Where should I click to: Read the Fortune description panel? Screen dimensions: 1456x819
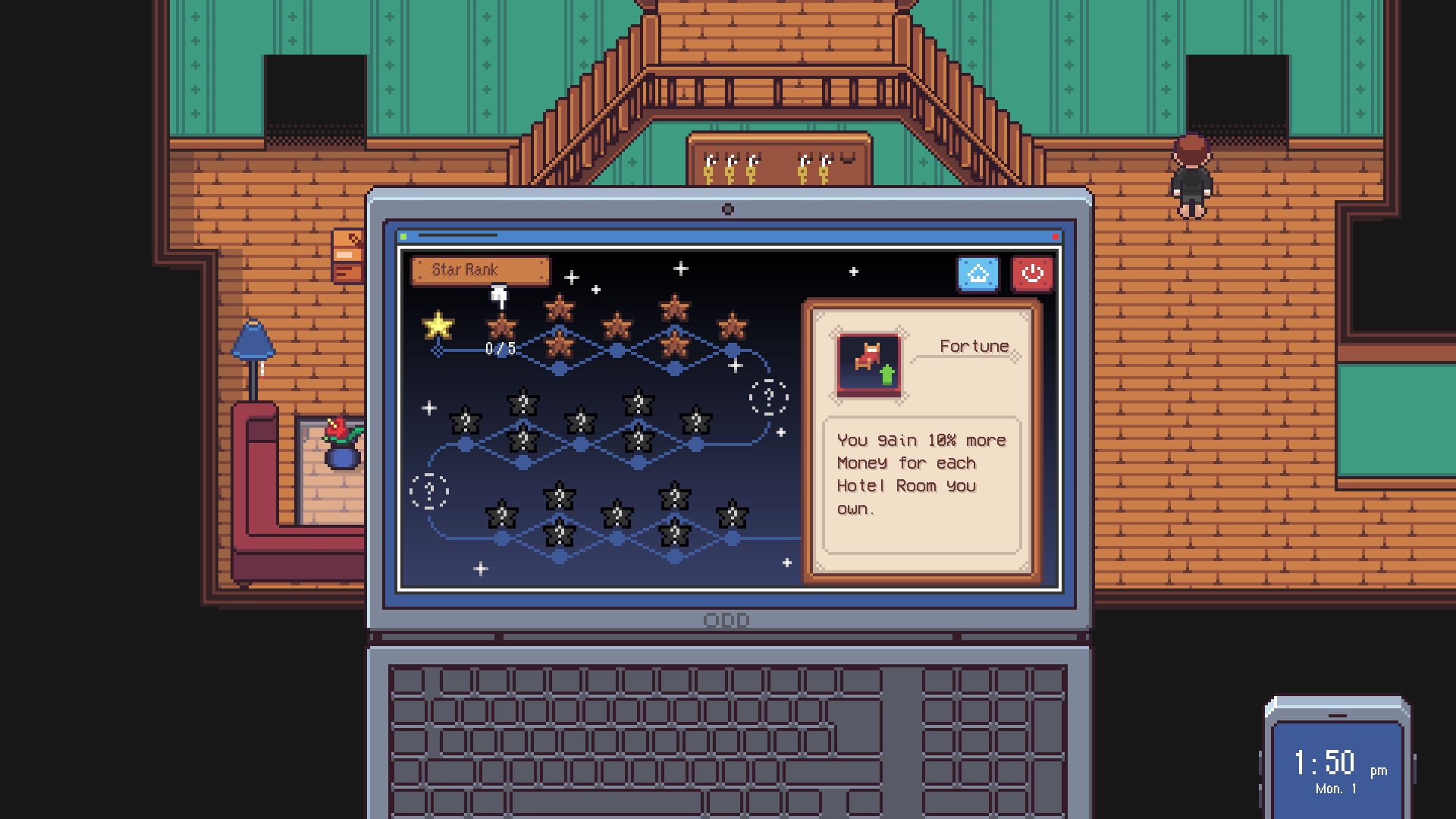point(920,474)
